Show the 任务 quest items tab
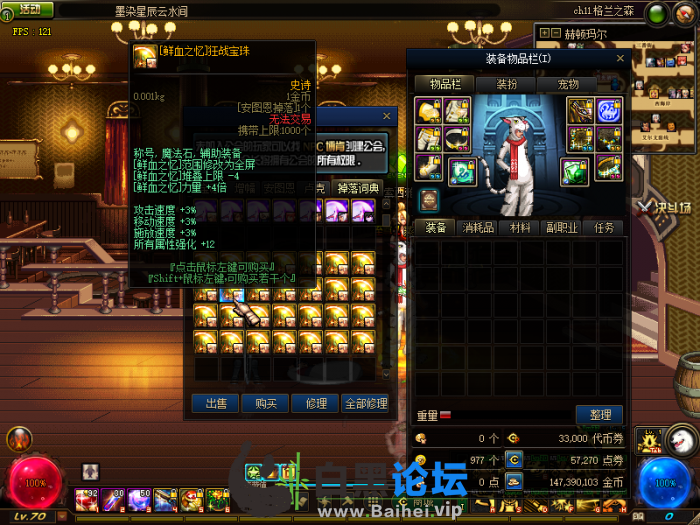Screen dimensions: 700x525 coord(605,228)
